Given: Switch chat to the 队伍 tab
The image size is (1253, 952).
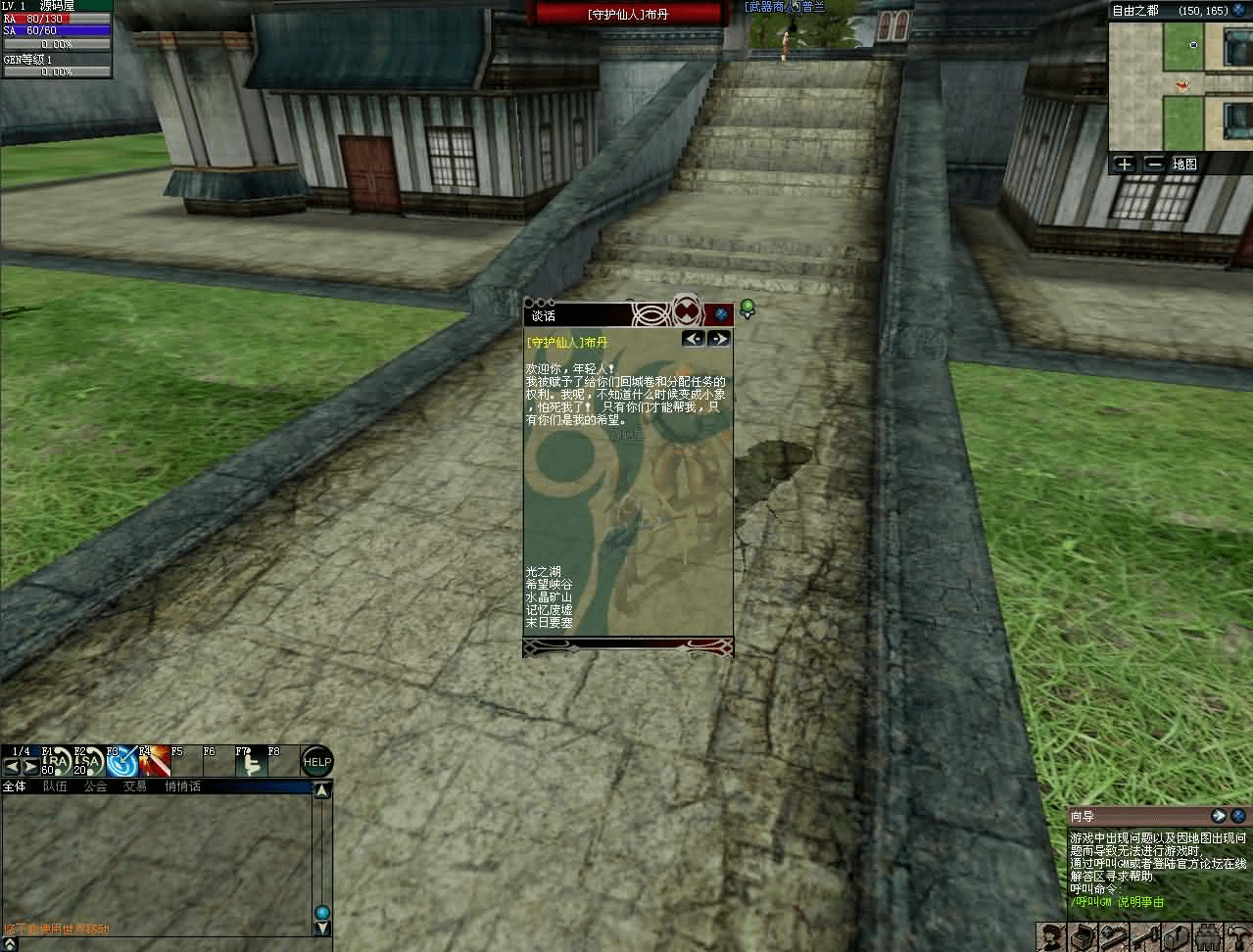Looking at the screenshot, I should [x=55, y=786].
